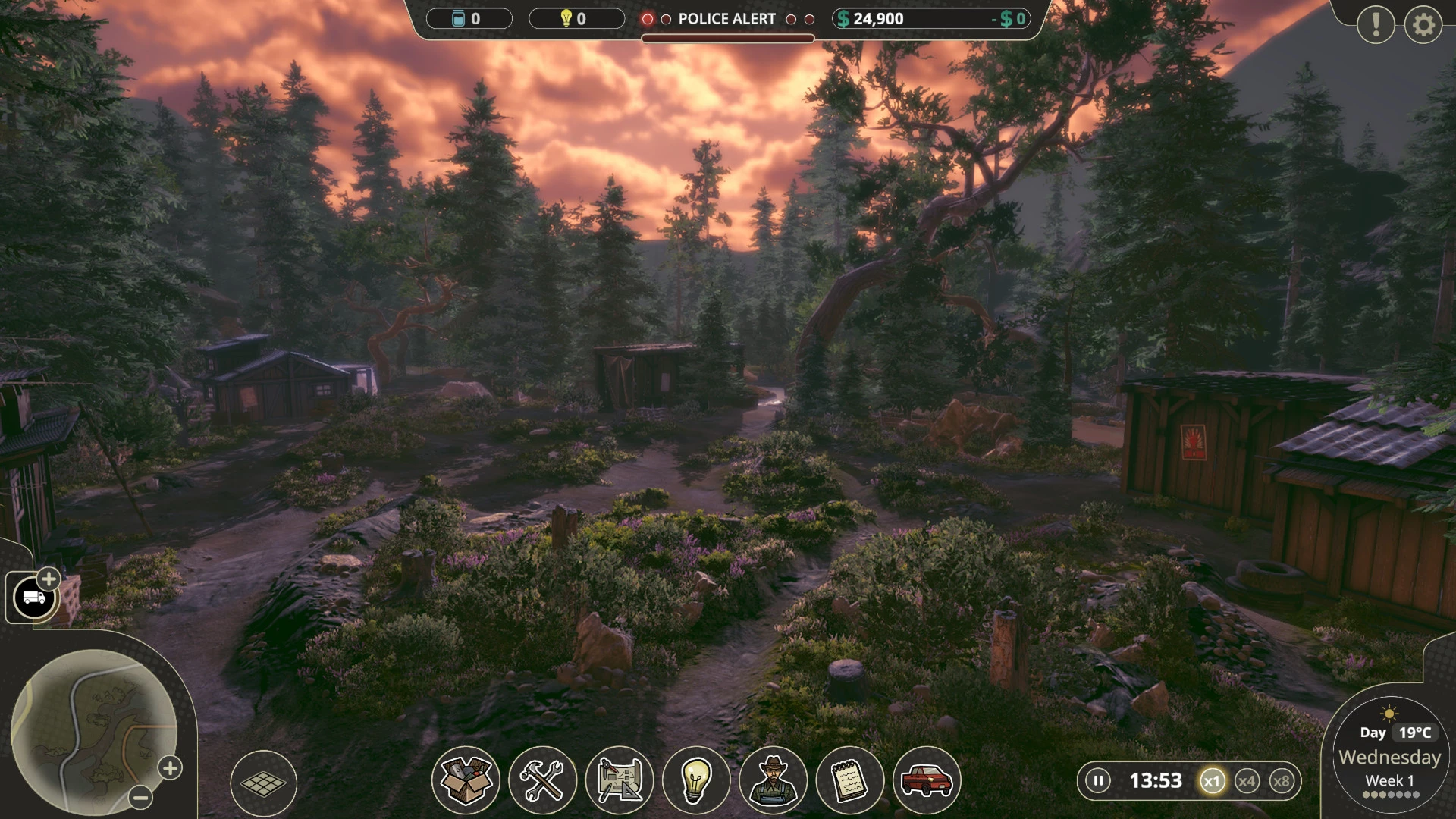Viewport: 1456px width, 819px height.
Task: Open the workers menu with hat-wearing man
Action: click(x=773, y=780)
